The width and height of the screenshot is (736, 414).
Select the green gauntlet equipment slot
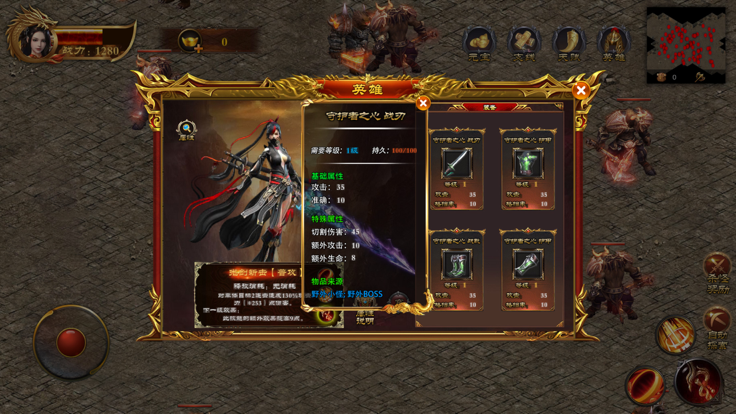pyautogui.click(x=527, y=264)
